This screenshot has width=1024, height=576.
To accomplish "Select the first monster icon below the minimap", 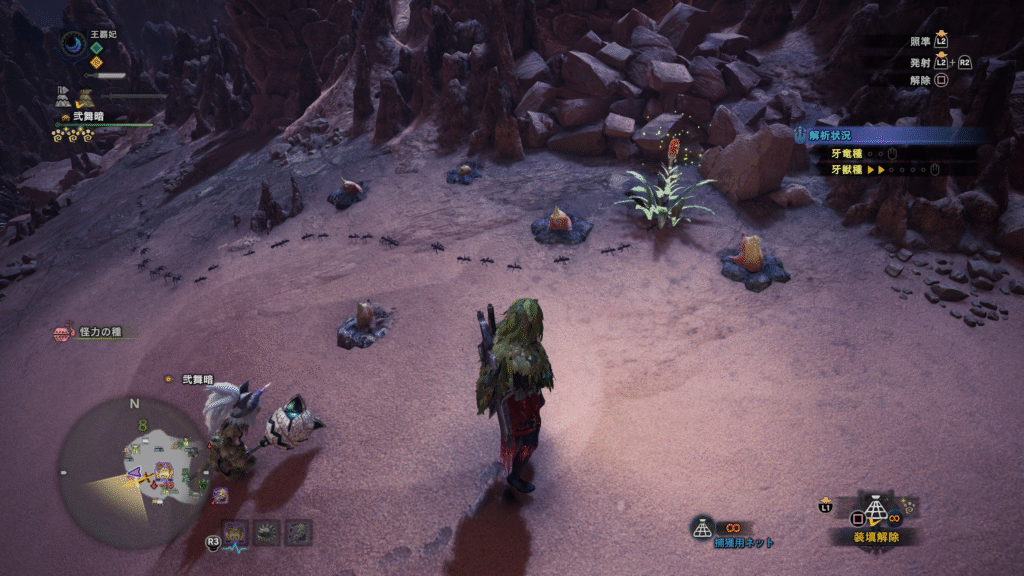I will 236,532.
